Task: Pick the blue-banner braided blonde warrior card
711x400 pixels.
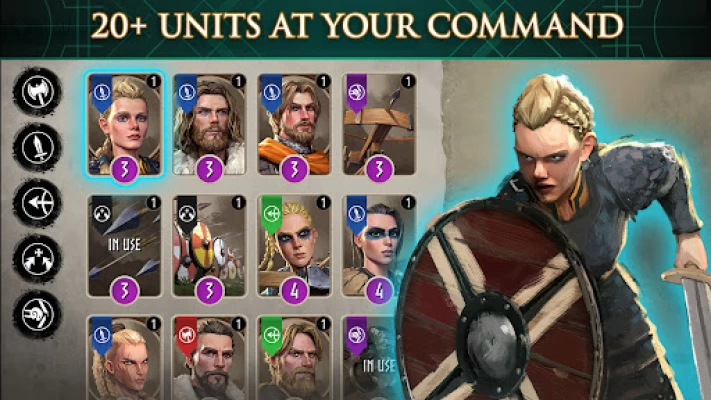Action: pos(125,358)
